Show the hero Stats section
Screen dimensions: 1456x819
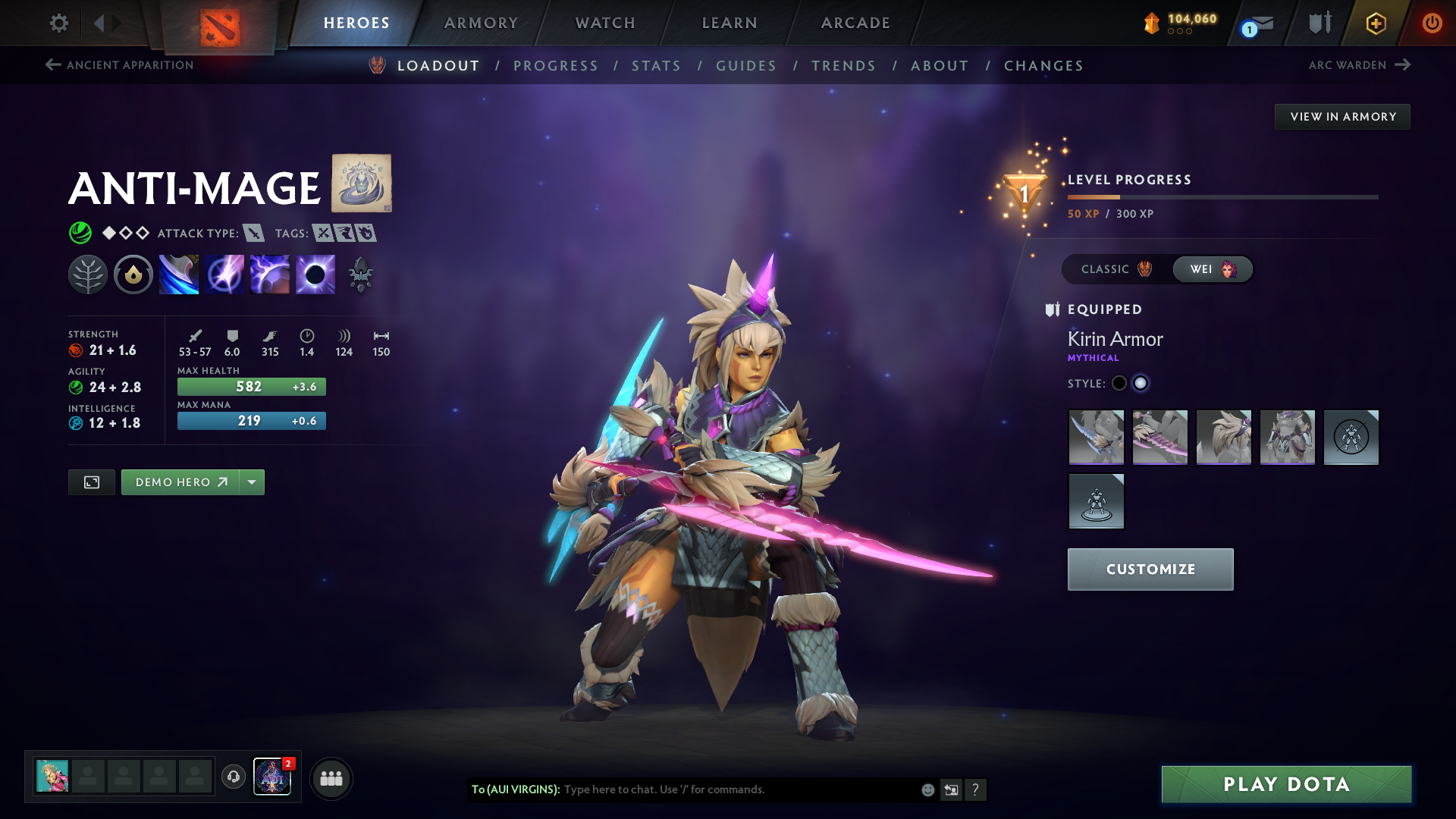coord(656,66)
